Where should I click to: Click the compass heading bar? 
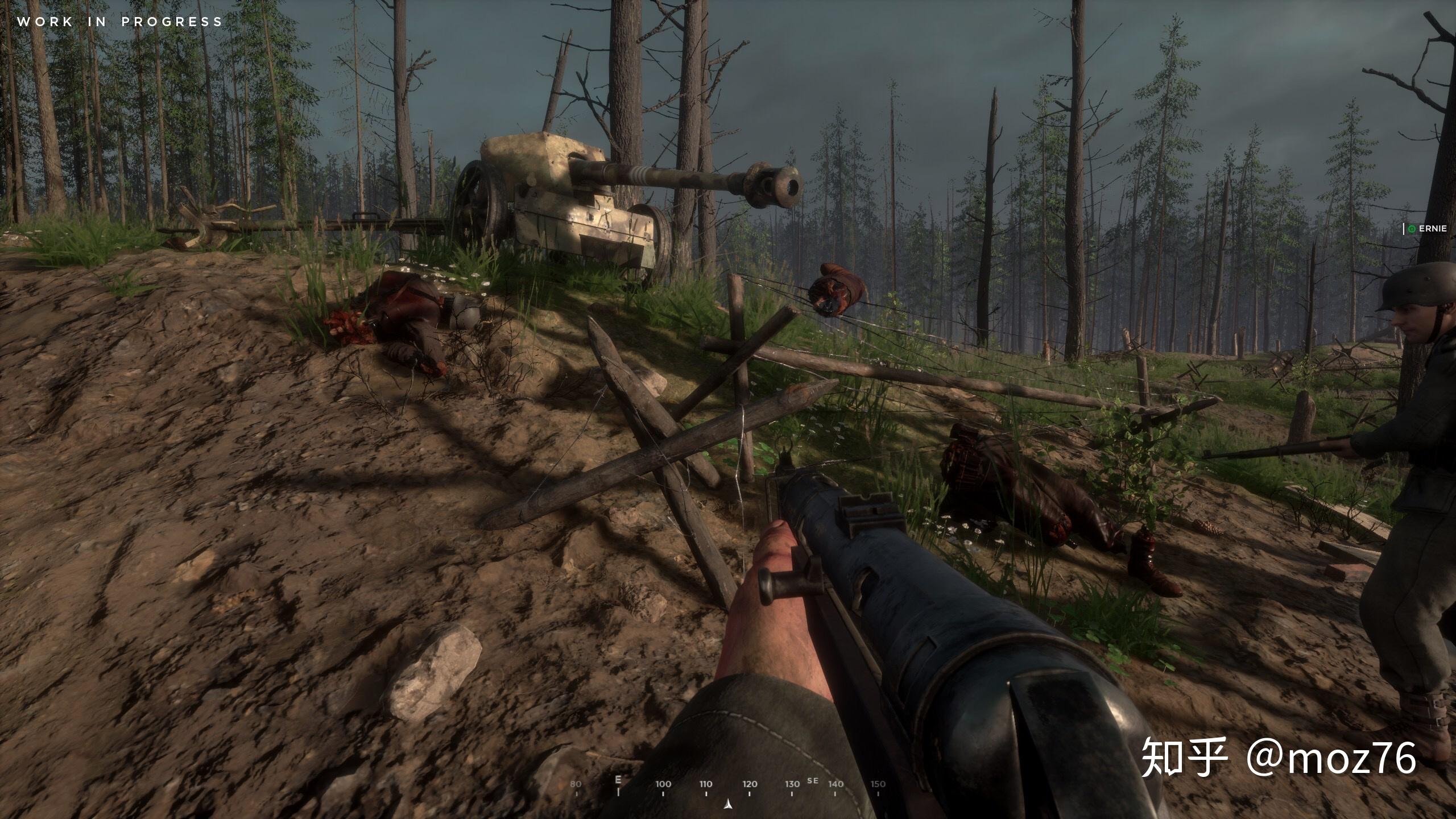[728, 785]
